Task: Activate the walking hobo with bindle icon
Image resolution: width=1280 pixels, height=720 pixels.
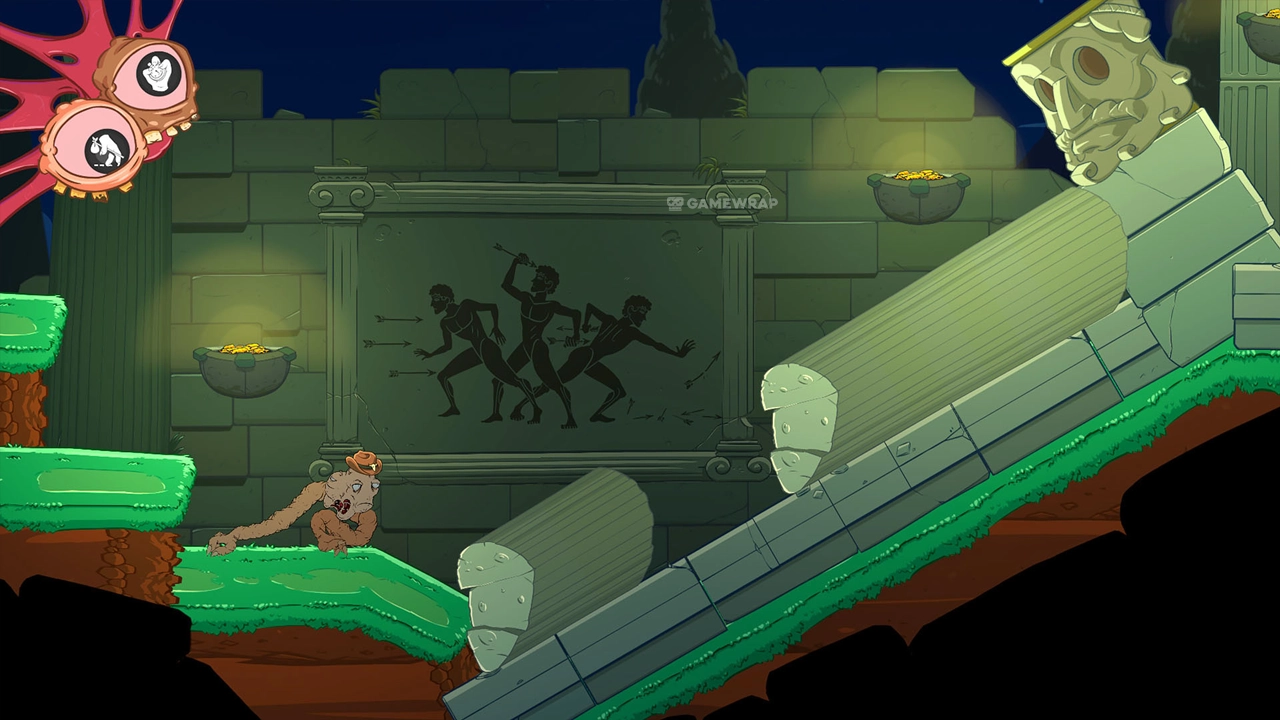Action: click(105, 150)
